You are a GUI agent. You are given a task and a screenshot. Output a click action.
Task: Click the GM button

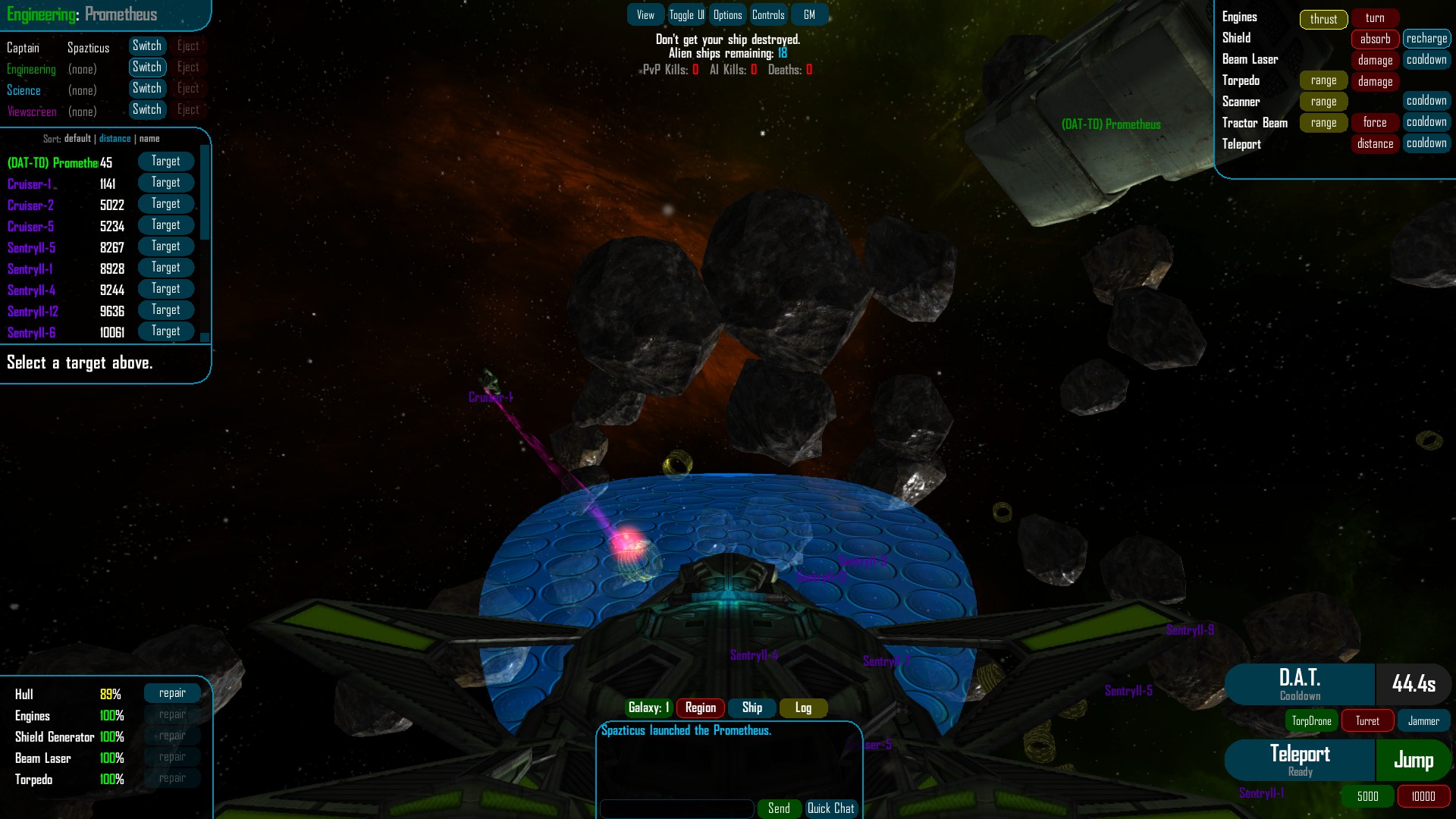(x=809, y=14)
